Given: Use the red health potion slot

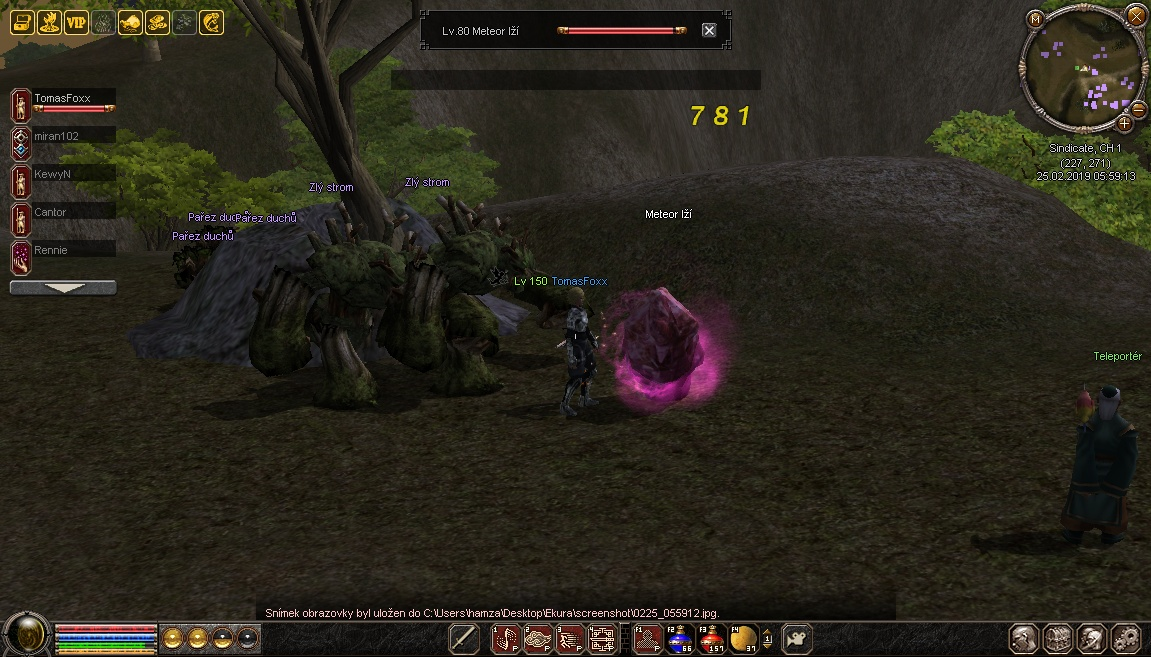Looking at the screenshot, I should click(x=711, y=638).
